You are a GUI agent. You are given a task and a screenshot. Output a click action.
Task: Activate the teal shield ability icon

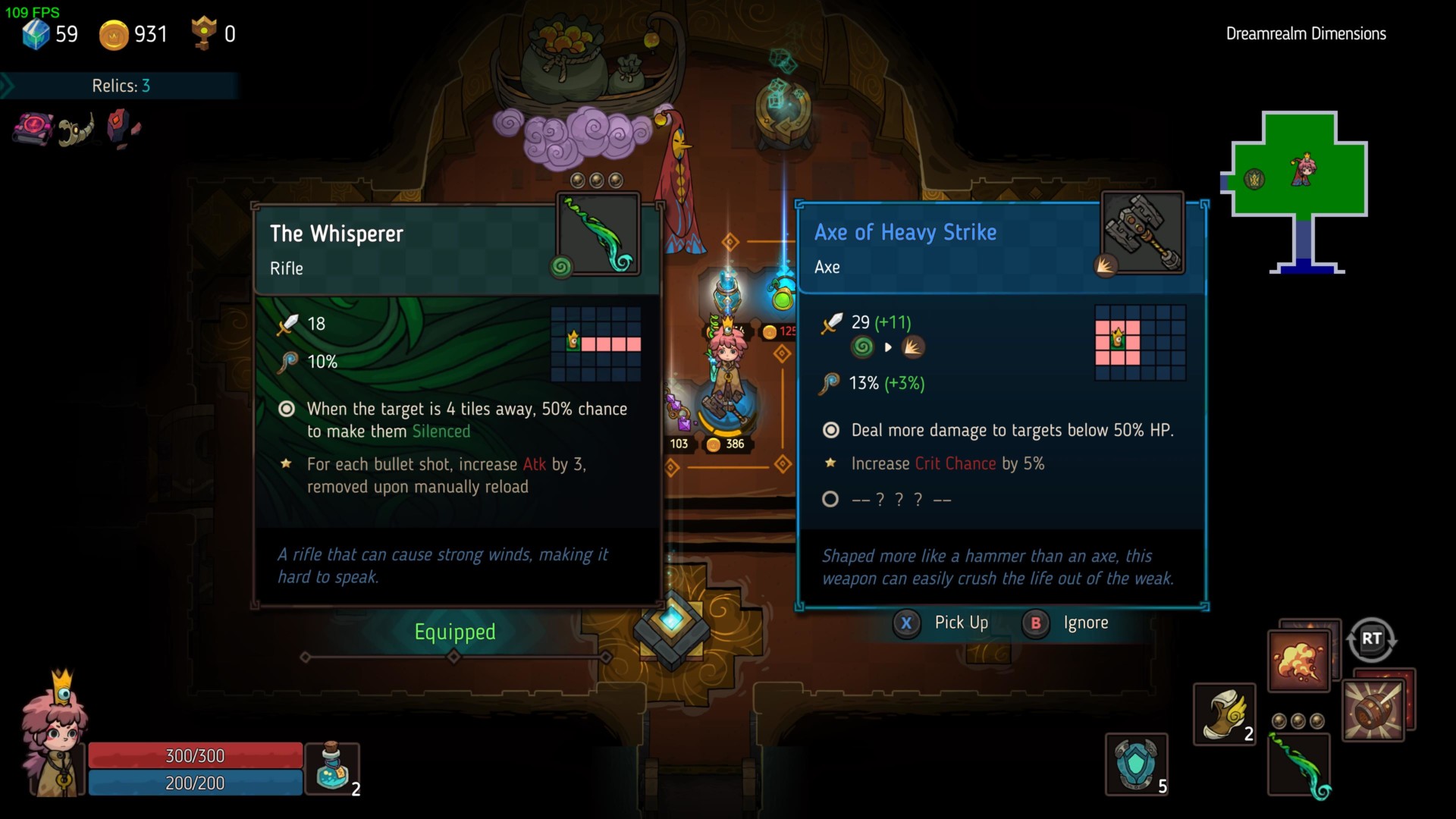[1135, 764]
